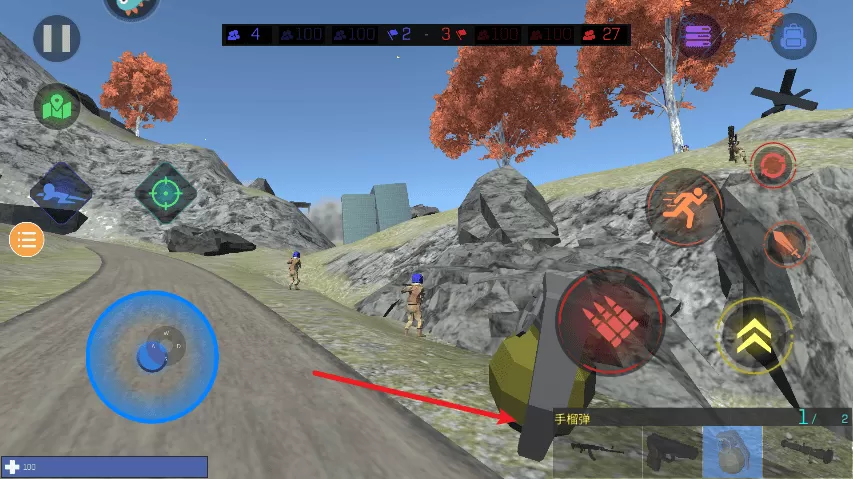Image resolution: width=853 pixels, height=479 pixels.
Task: Select the assault rifle weapon slot
Action: (x=597, y=452)
